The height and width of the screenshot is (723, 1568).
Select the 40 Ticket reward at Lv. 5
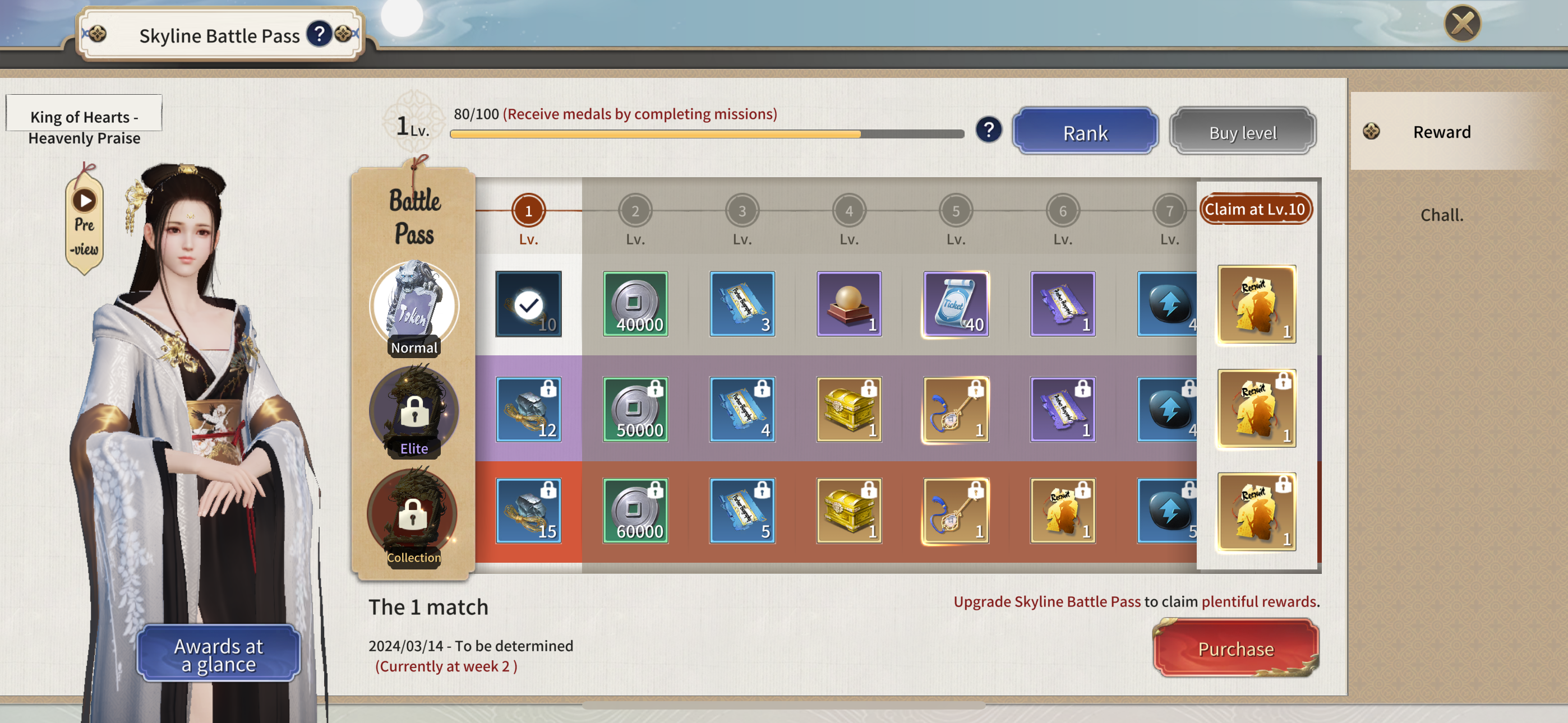point(956,304)
